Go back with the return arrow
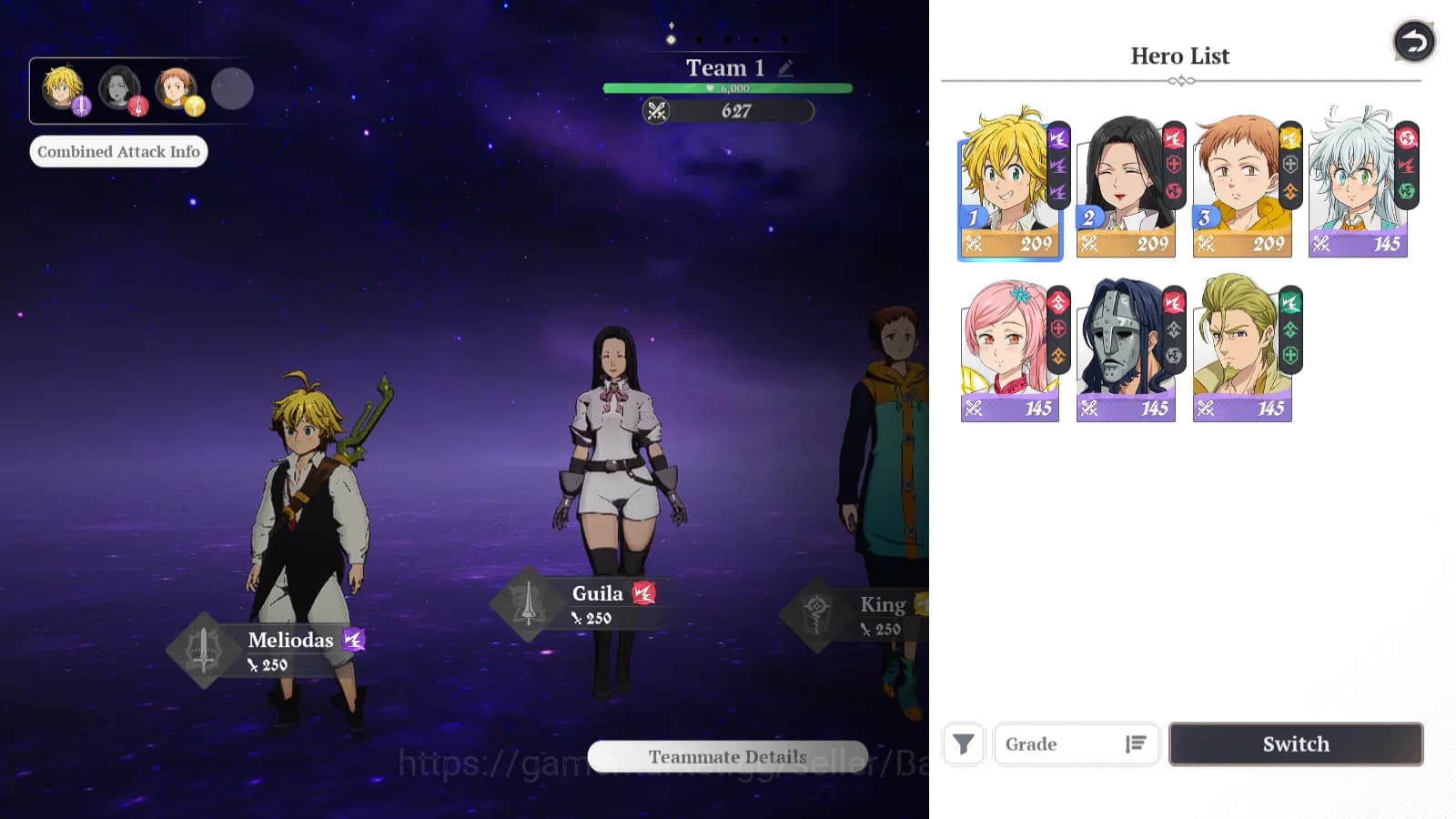 click(x=1413, y=42)
